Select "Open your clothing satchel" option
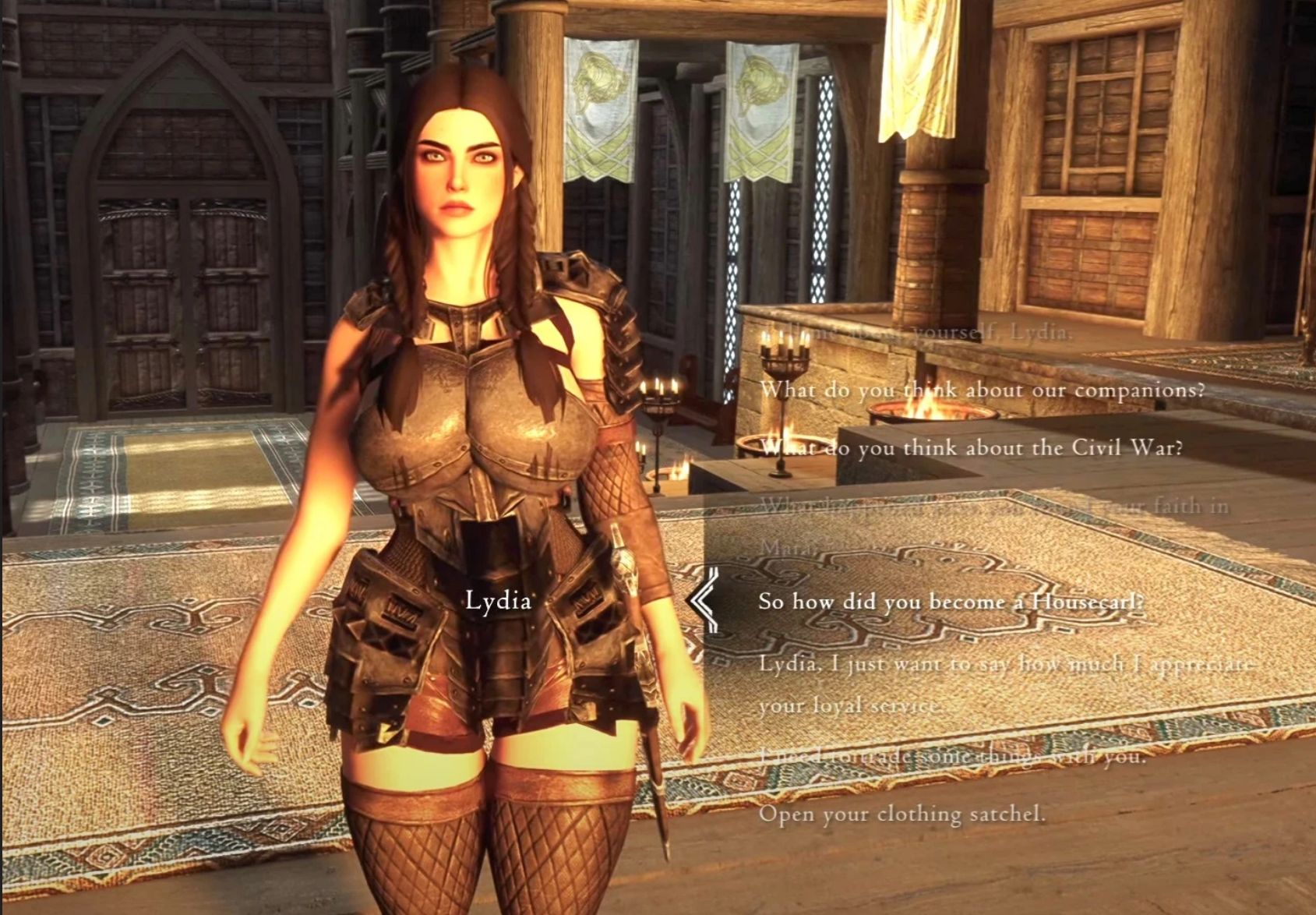 point(901,814)
